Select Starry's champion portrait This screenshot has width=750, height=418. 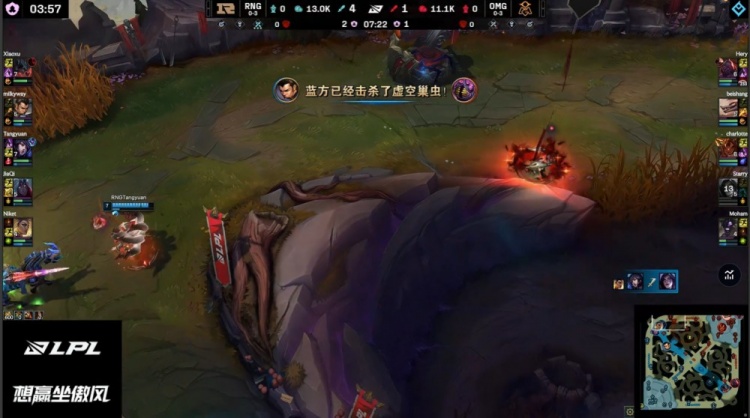(727, 188)
